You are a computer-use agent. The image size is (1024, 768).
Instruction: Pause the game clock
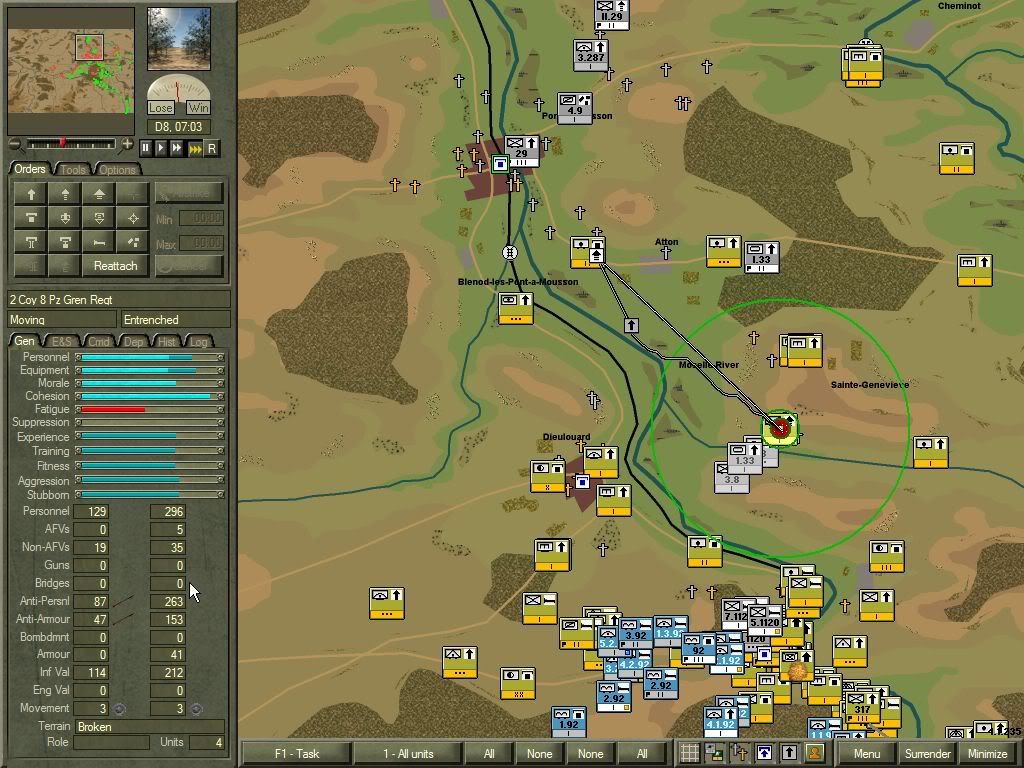pyautogui.click(x=145, y=148)
